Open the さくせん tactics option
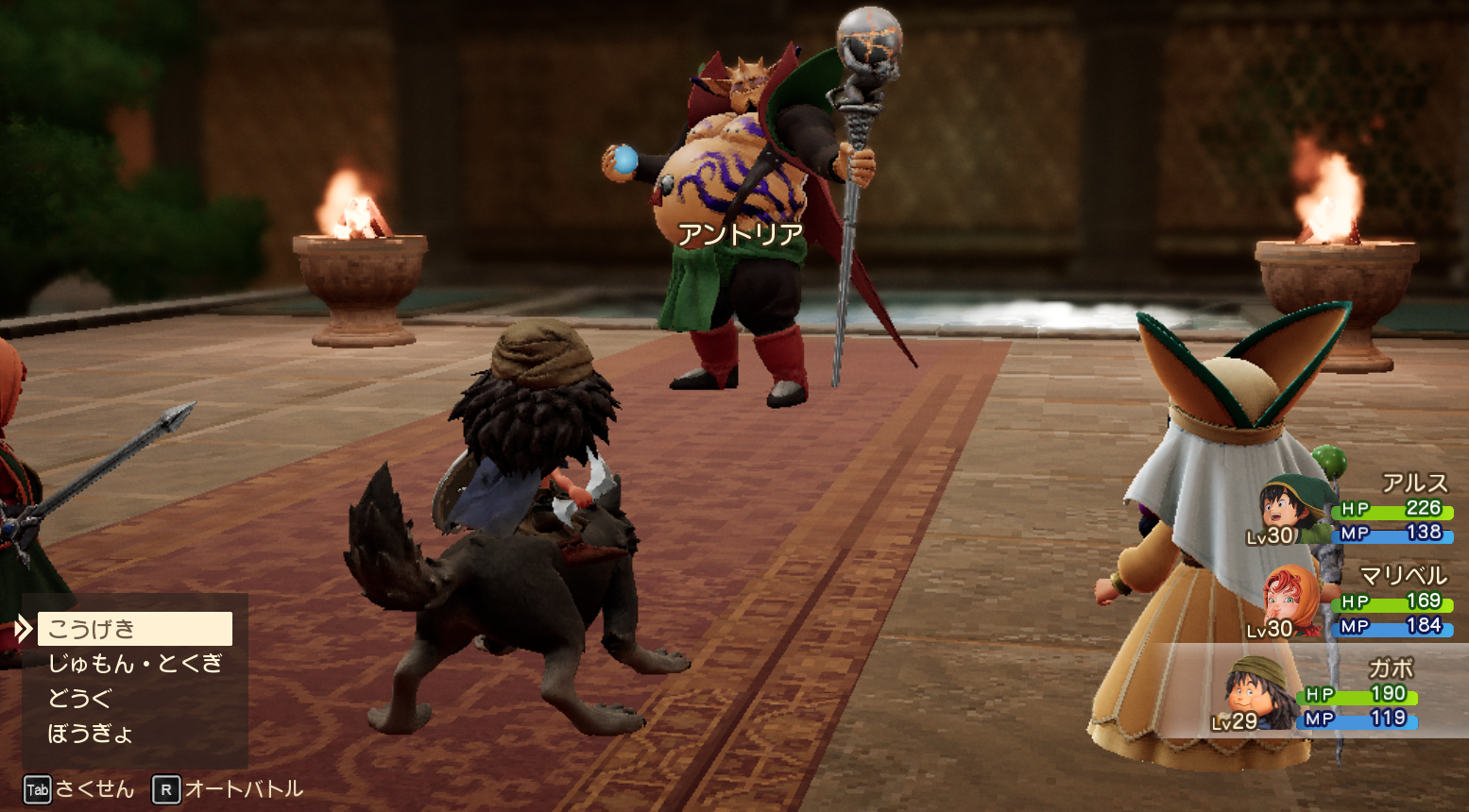The image size is (1469, 812). click(x=81, y=789)
